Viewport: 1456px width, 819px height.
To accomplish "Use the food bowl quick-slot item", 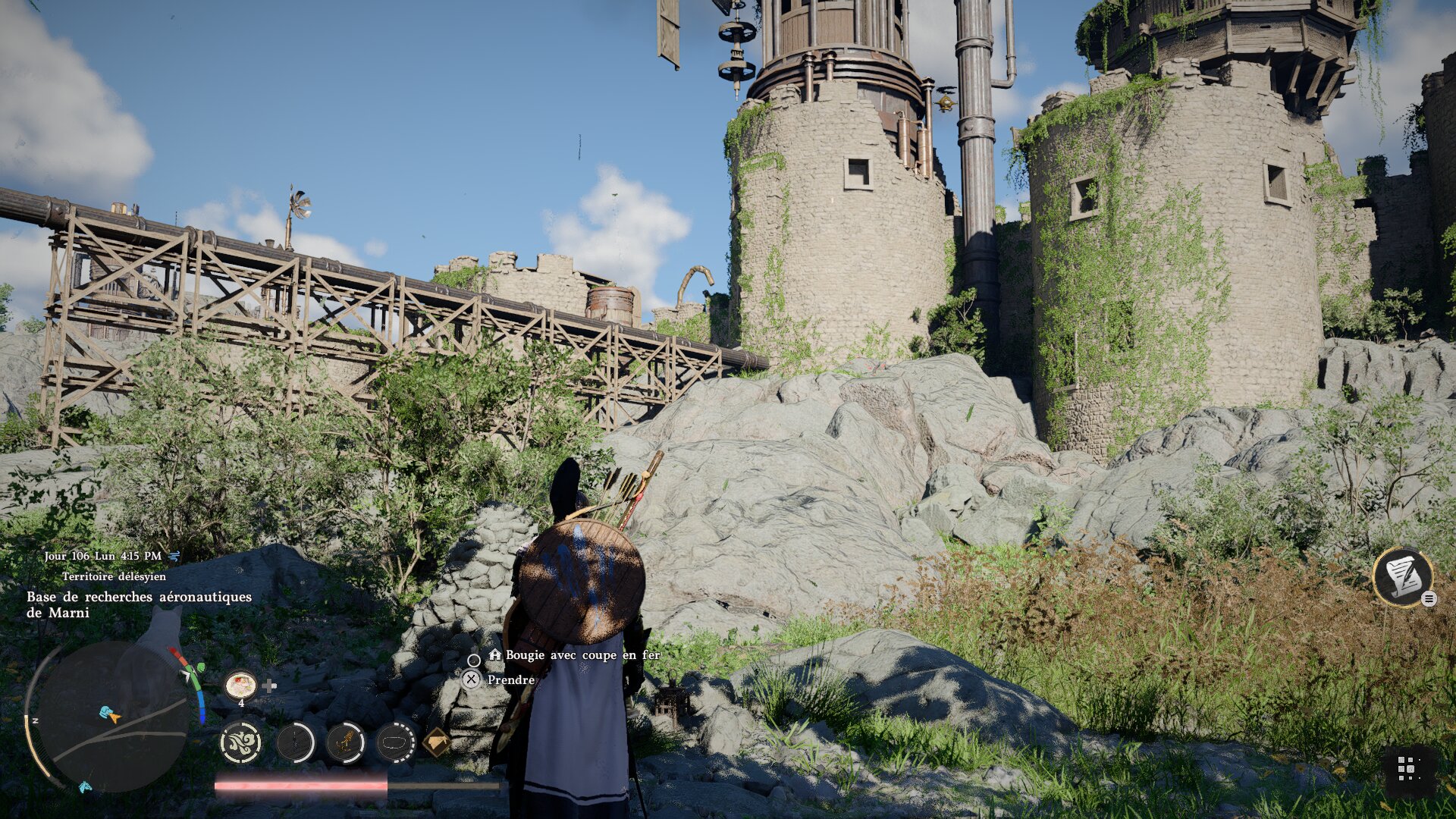I will tap(240, 686).
